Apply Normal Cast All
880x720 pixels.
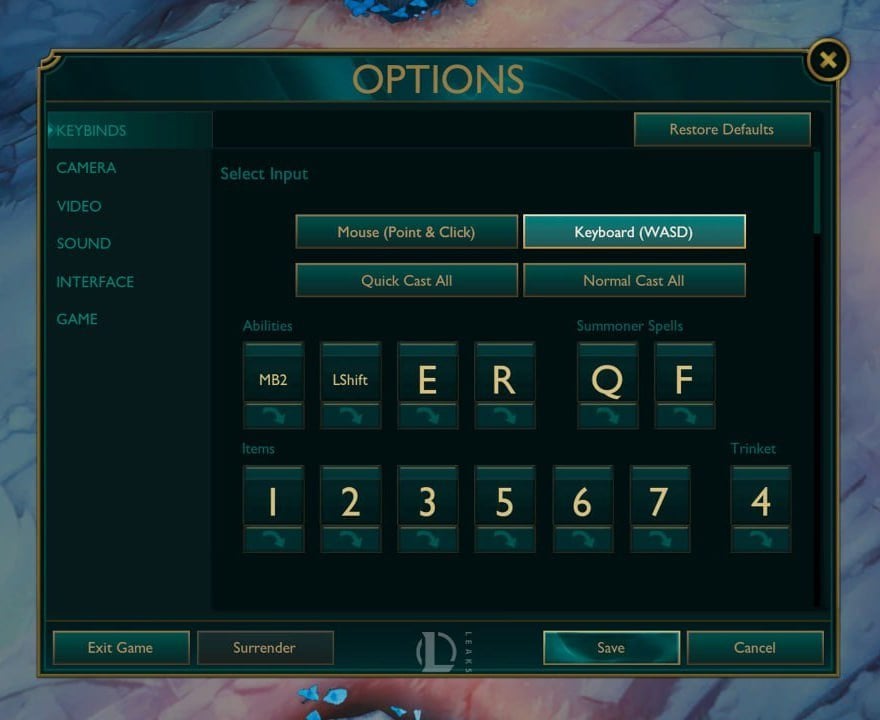tap(634, 281)
